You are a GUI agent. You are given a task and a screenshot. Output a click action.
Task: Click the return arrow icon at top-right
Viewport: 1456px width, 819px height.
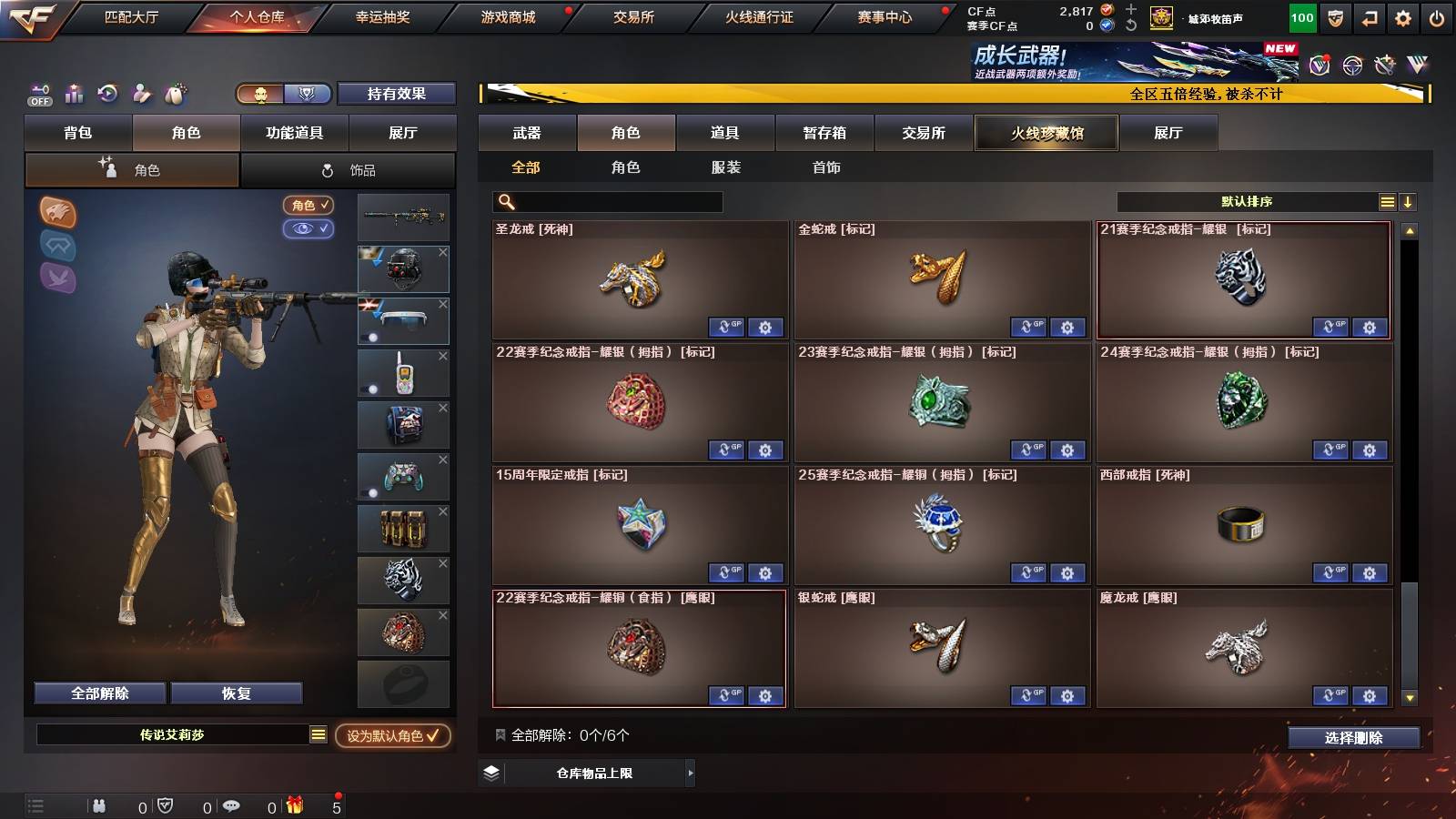click(x=1367, y=16)
